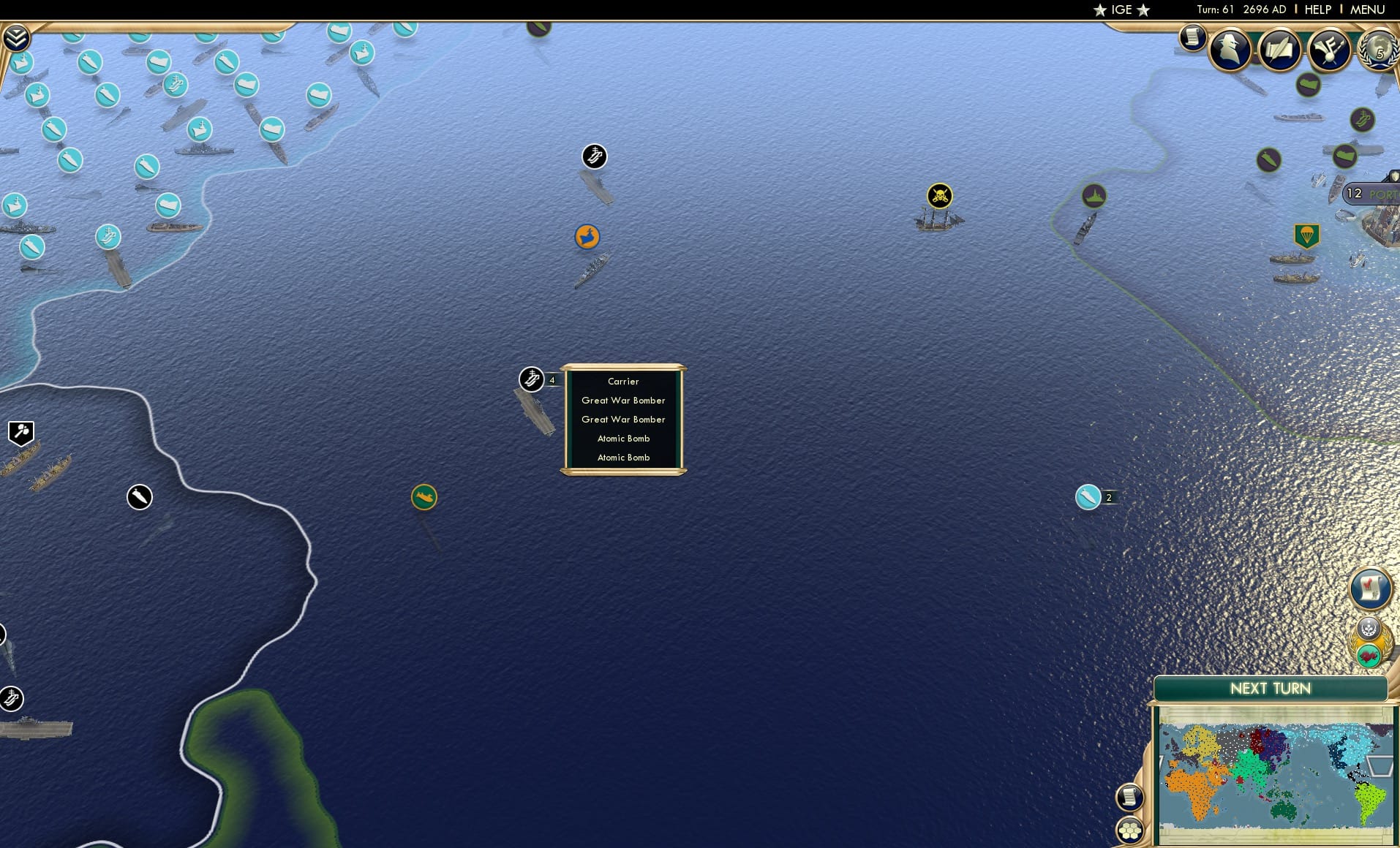Select the barbarian pirate ship flag
1400x848 pixels.
tap(939, 196)
